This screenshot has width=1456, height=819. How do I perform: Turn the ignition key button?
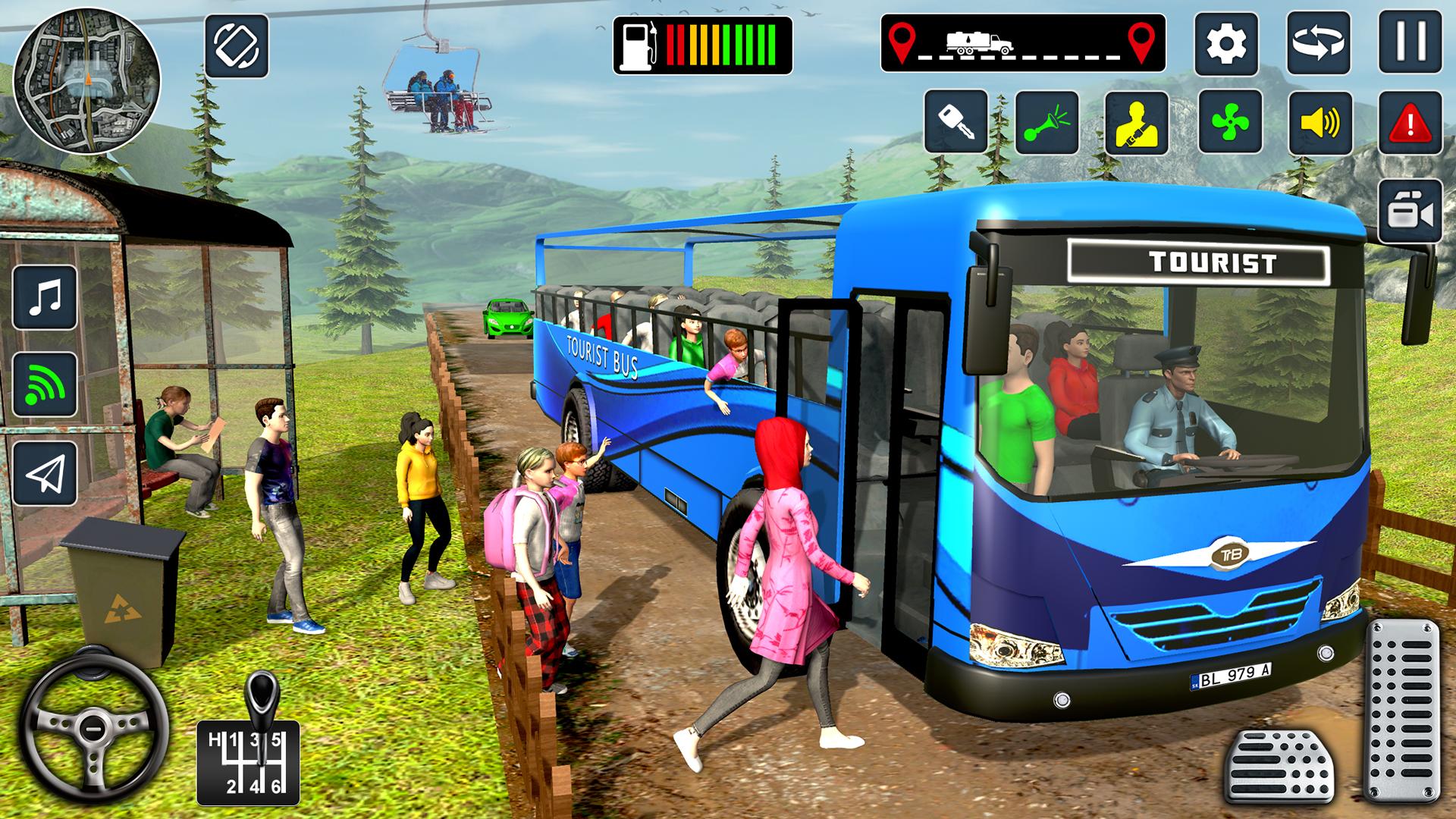[955, 122]
